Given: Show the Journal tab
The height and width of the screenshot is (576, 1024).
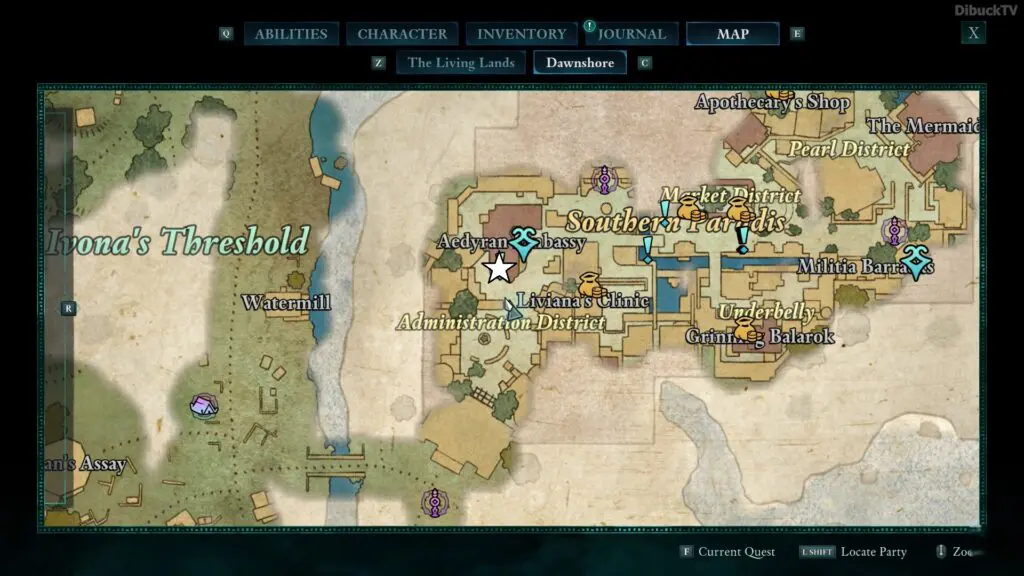Looking at the screenshot, I should click(x=632, y=34).
